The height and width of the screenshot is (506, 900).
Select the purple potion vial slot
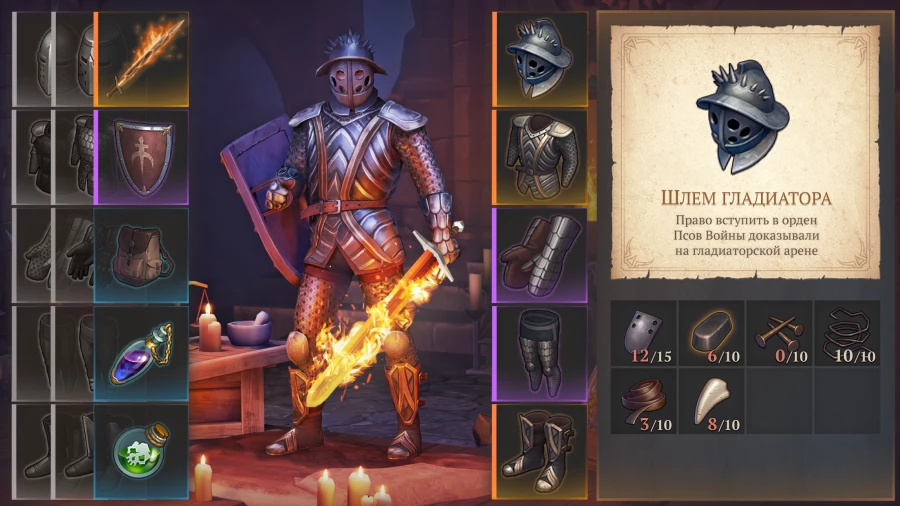click(142, 352)
